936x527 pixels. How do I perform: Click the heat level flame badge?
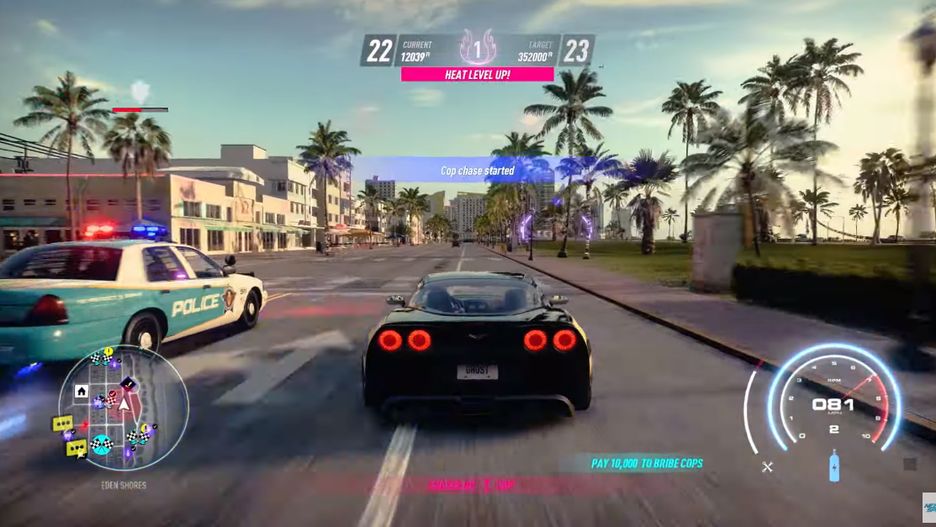tap(478, 48)
